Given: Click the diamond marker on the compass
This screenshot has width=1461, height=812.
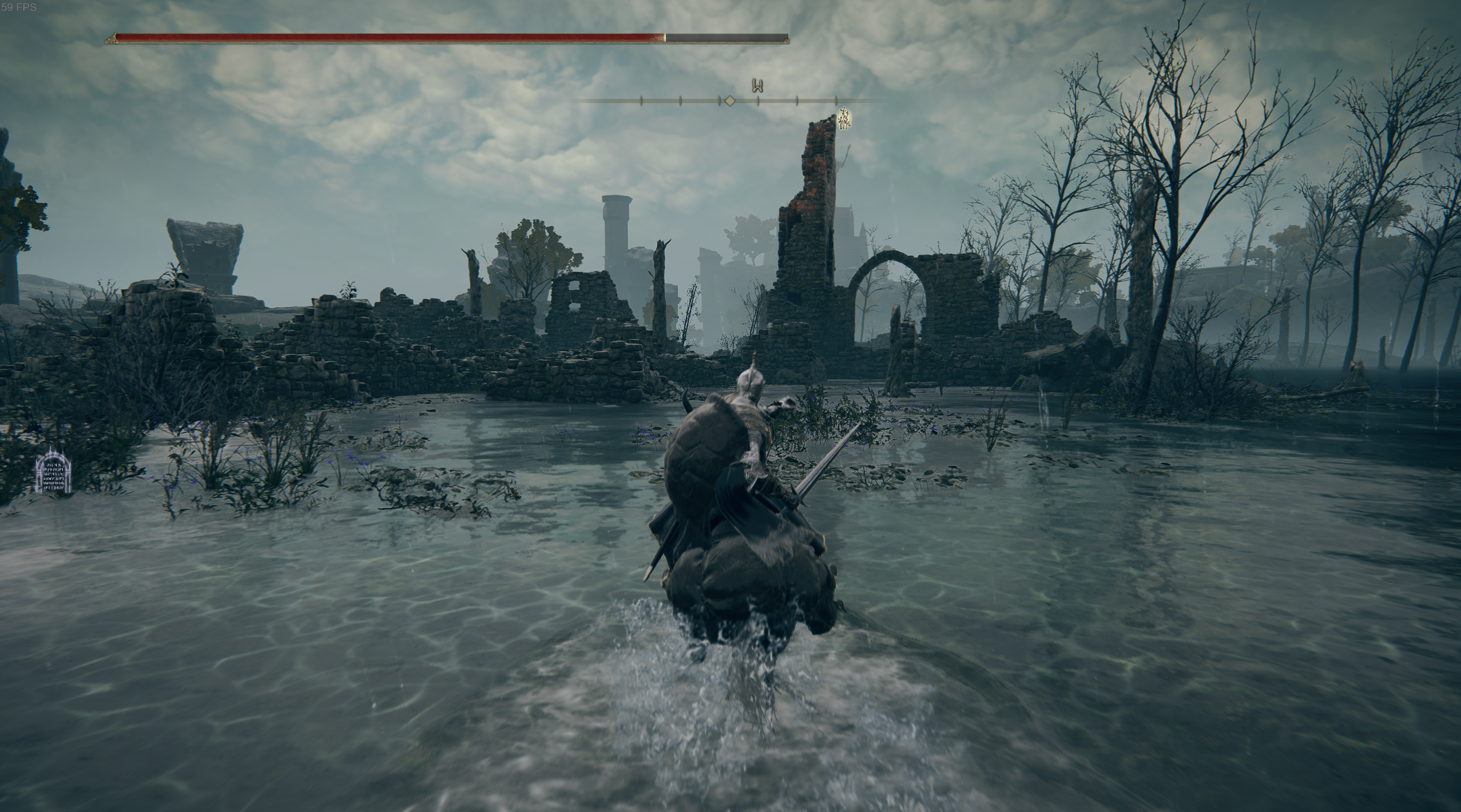Looking at the screenshot, I should (729, 101).
